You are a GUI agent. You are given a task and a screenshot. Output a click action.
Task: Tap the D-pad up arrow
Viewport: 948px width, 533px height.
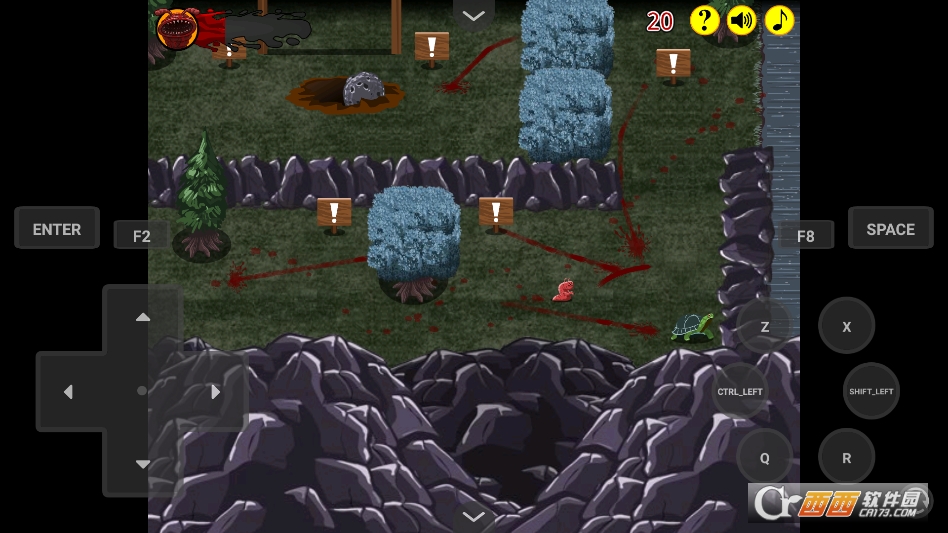coord(143,318)
